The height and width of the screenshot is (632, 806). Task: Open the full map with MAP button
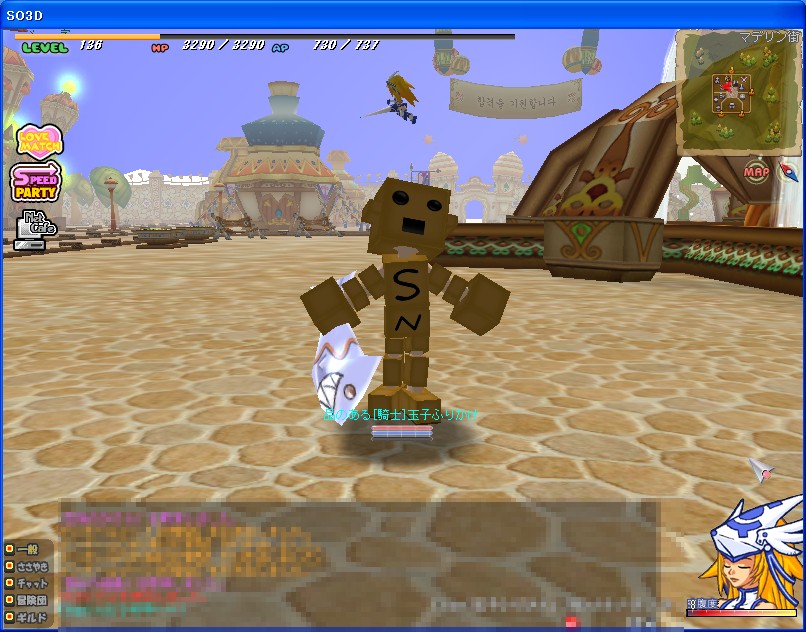(x=757, y=172)
